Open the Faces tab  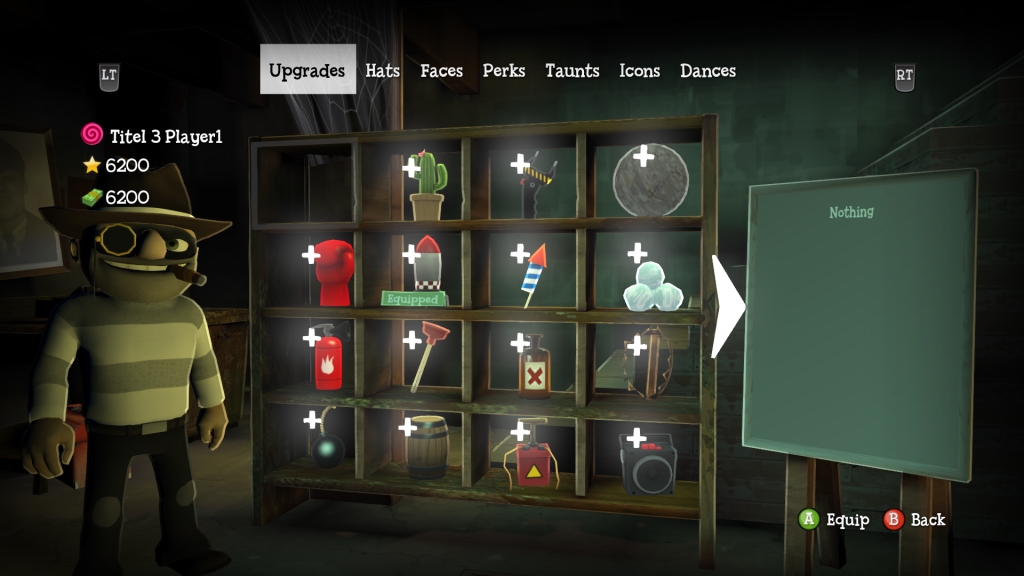pos(441,71)
